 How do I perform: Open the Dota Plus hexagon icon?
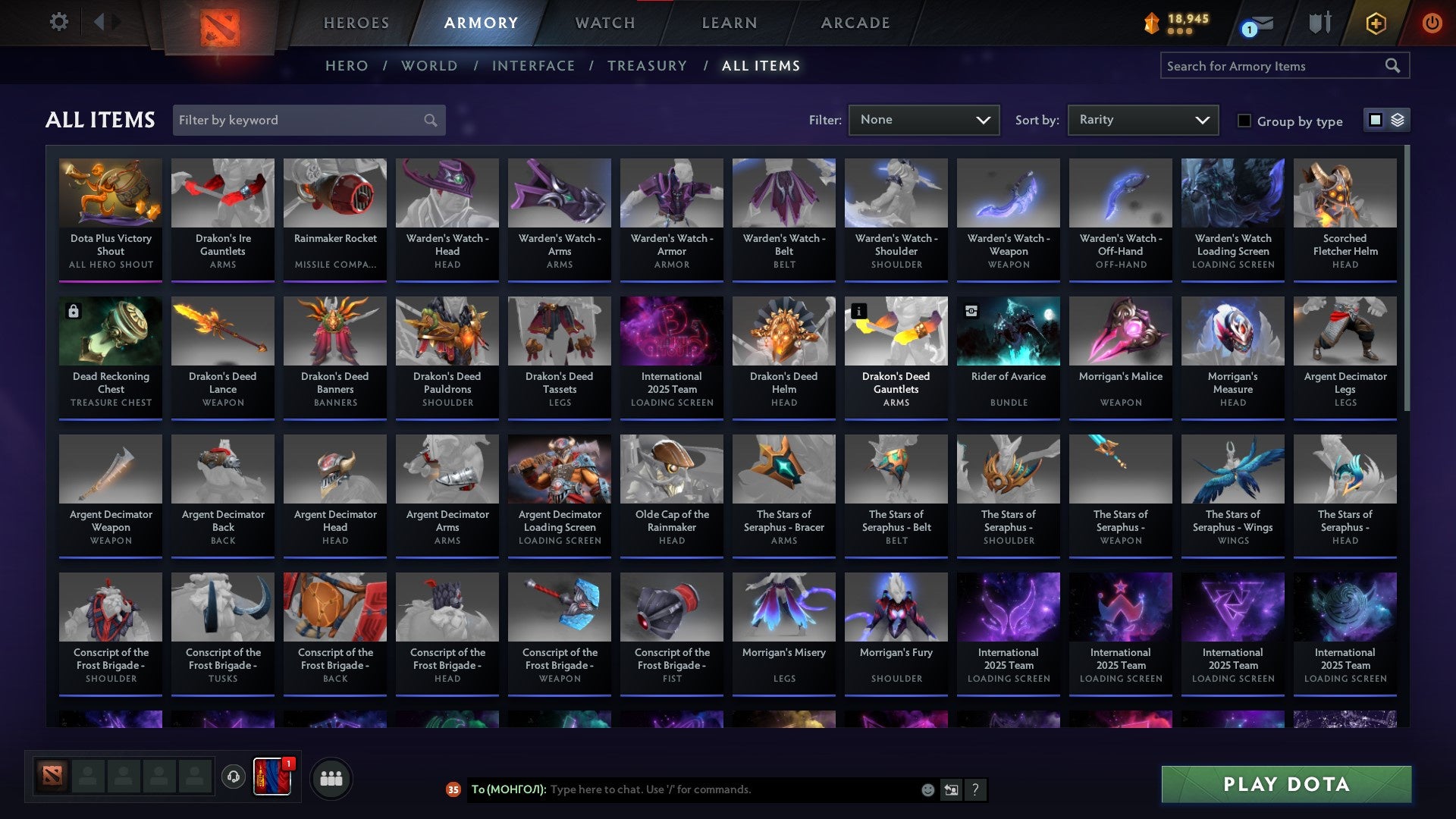point(1374,23)
